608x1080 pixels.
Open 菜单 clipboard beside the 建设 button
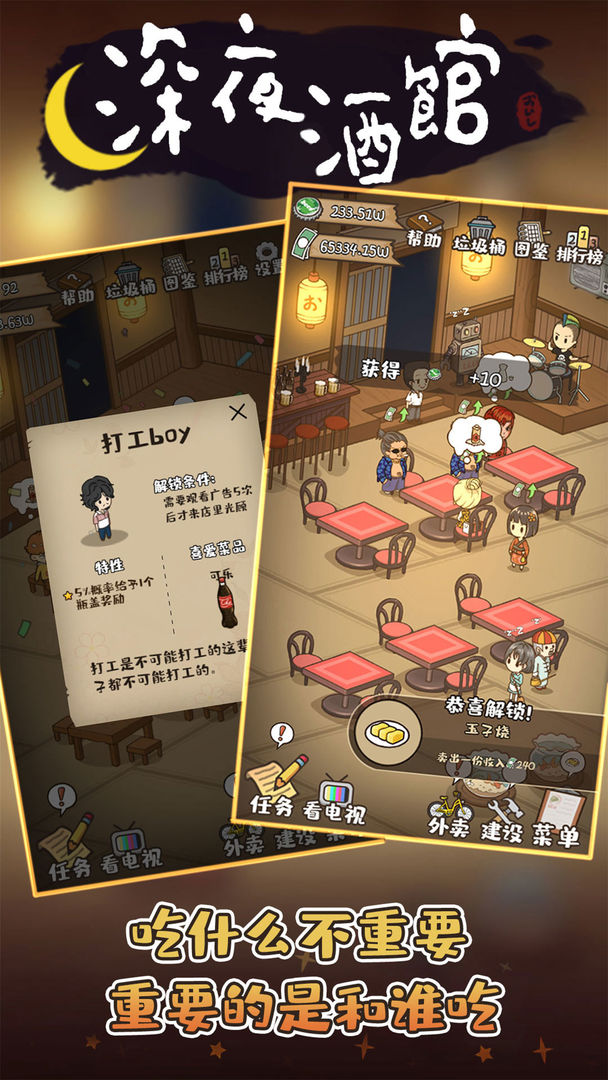pos(557,820)
